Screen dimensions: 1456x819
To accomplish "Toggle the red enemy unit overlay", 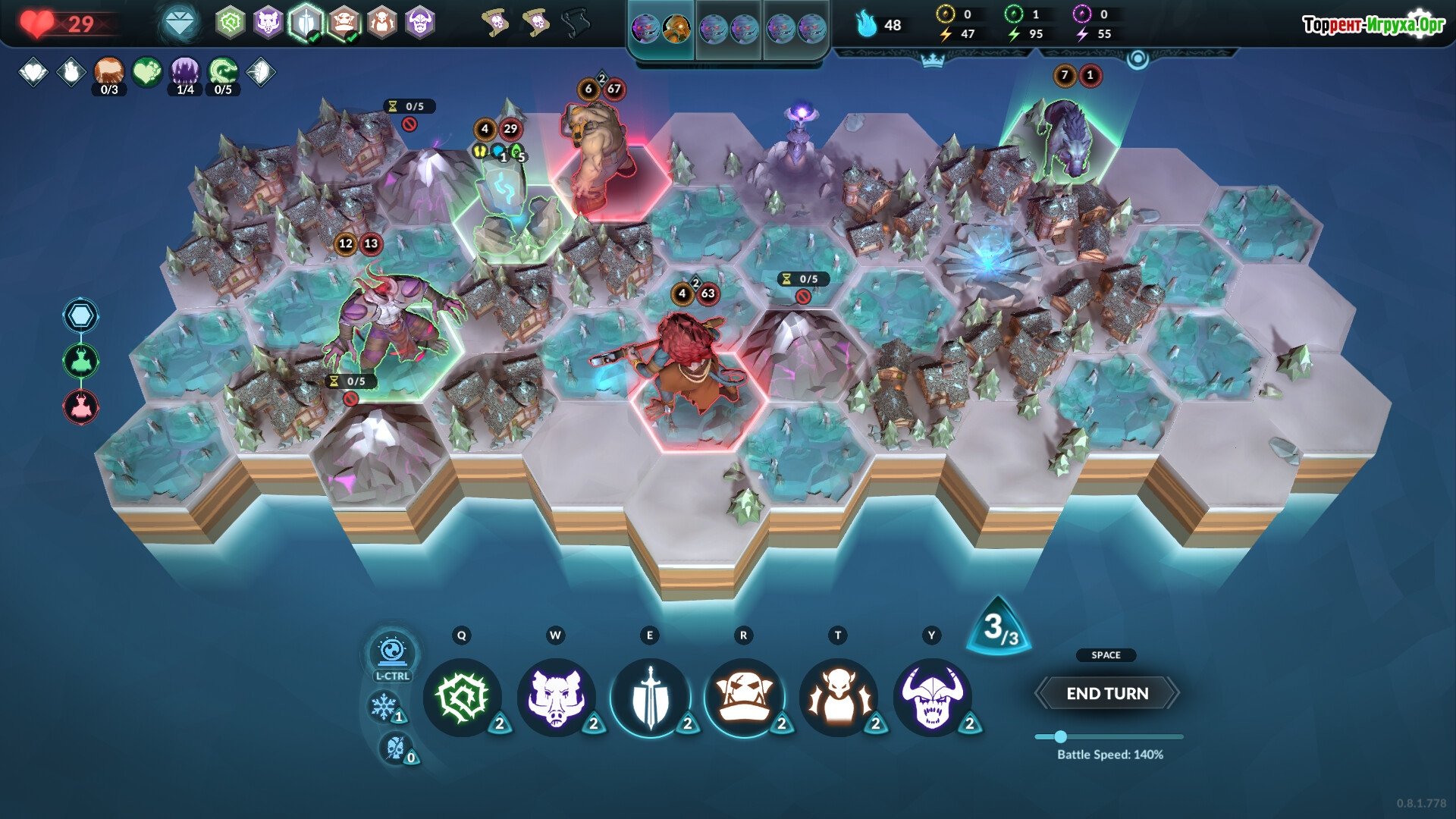I will coord(80,406).
